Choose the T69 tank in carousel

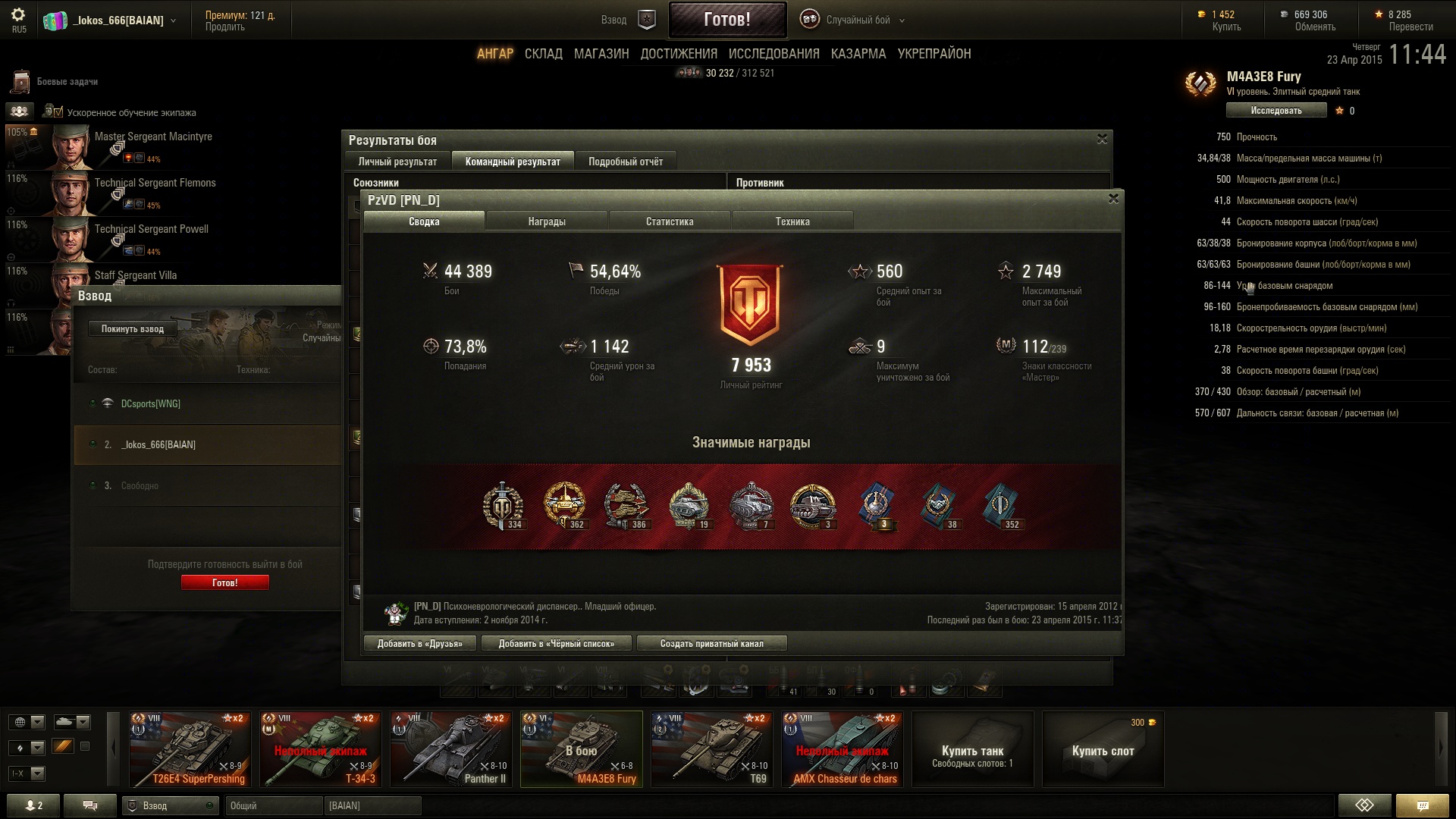tap(712, 749)
